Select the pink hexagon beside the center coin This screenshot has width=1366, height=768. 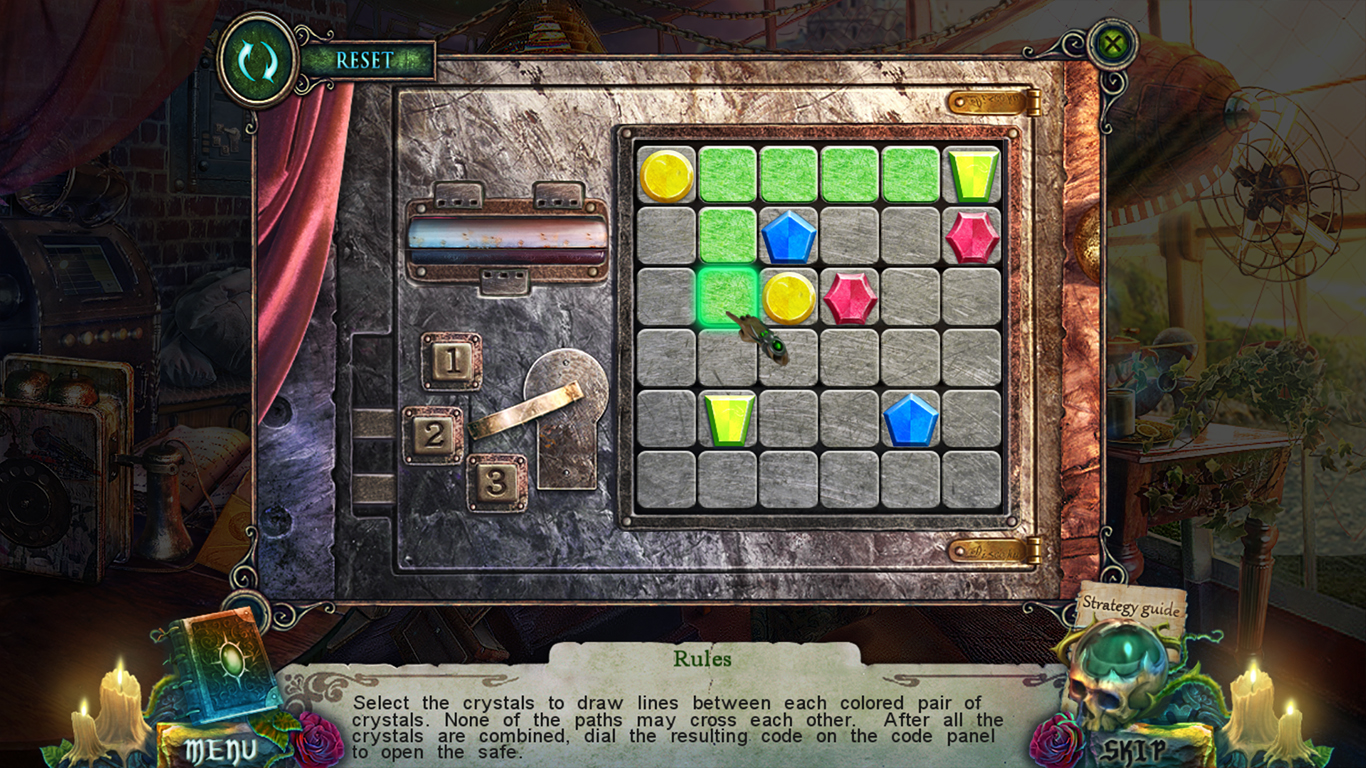click(849, 298)
